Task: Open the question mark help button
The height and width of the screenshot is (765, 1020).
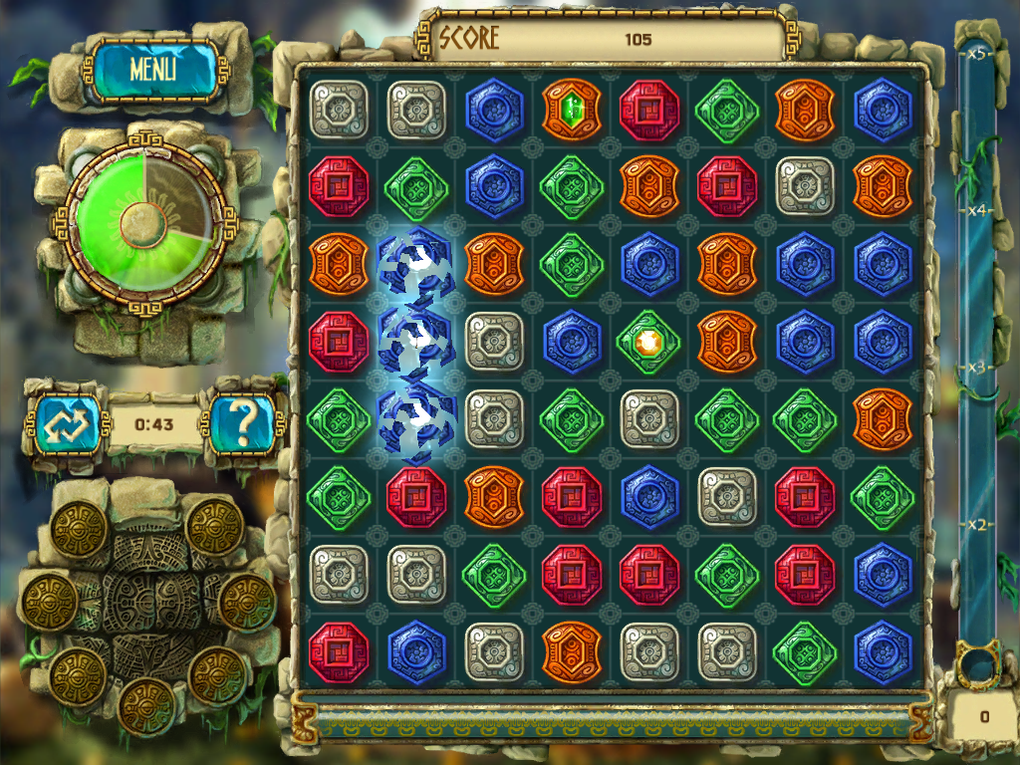Action: (x=240, y=423)
